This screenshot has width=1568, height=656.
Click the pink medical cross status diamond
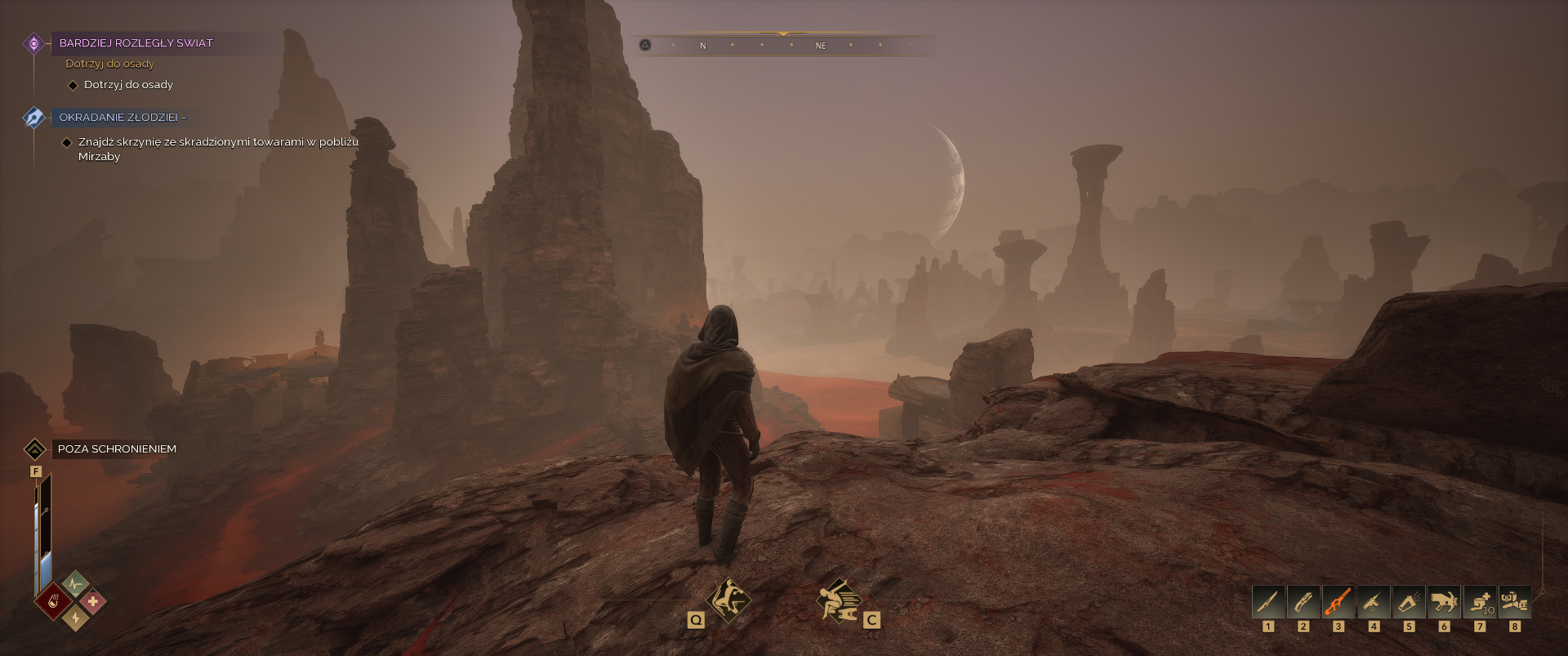[x=93, y=601]
